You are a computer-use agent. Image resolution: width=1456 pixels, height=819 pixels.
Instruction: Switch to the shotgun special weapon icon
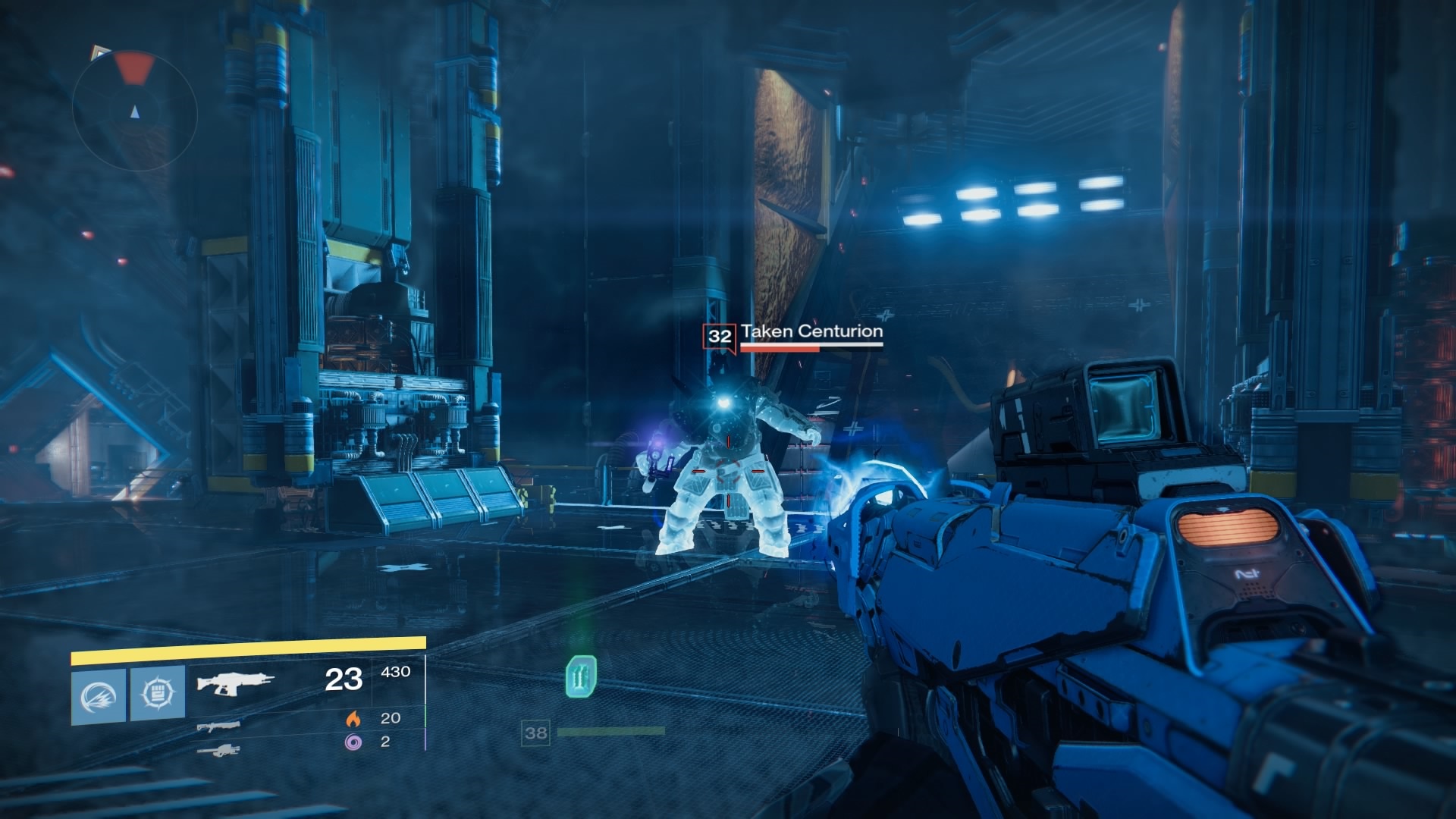click(219, 726)
